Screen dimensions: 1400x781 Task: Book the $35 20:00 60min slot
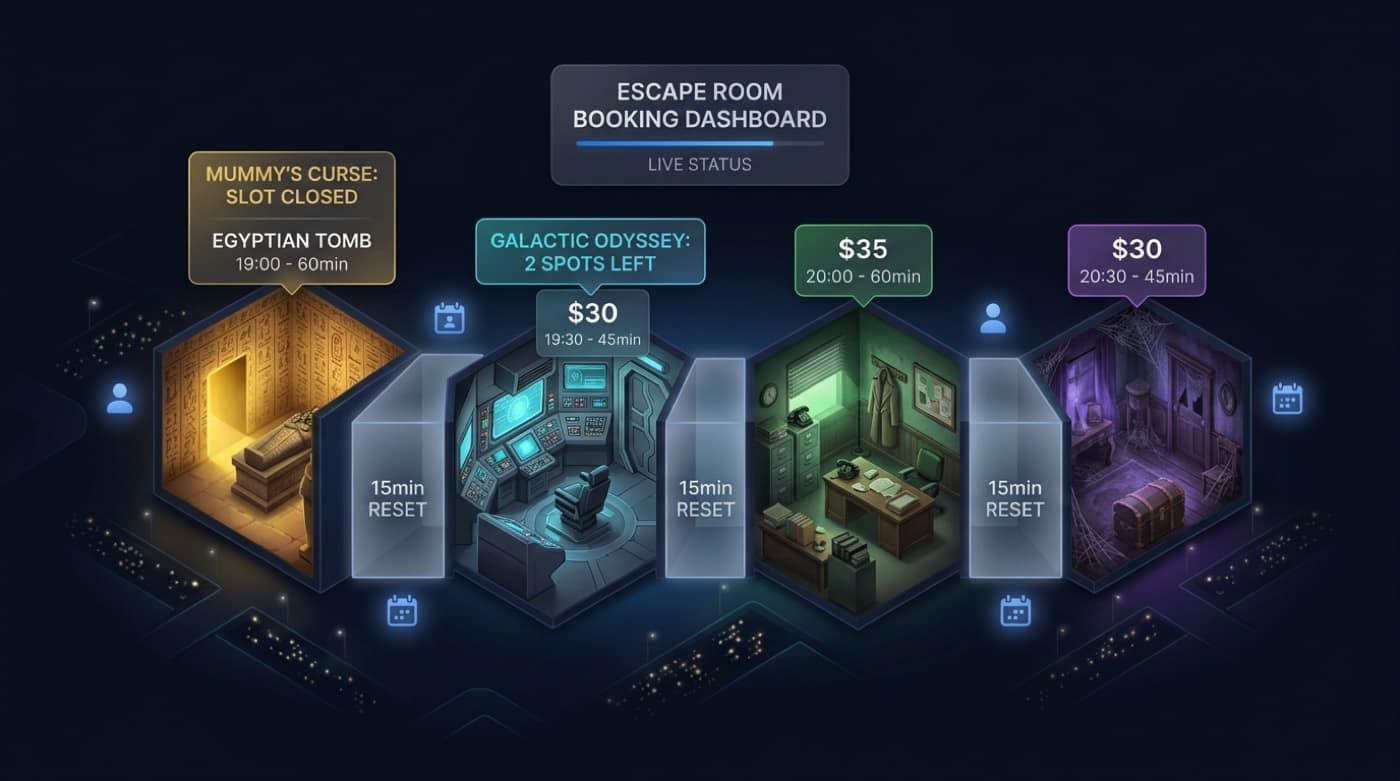(862, 260)
